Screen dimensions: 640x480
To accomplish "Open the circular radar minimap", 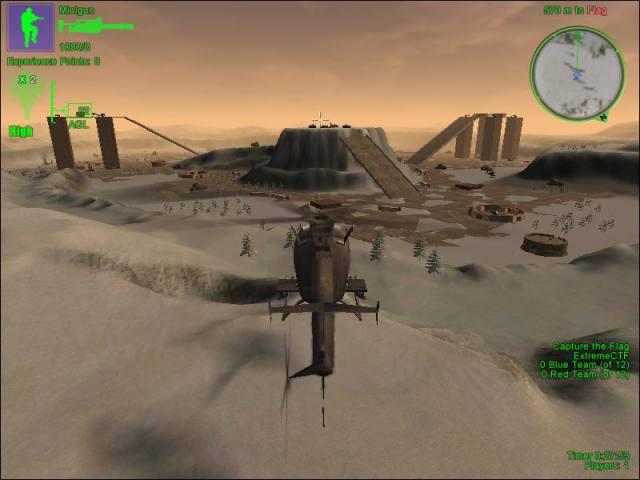I will click(x=577, y=72).
